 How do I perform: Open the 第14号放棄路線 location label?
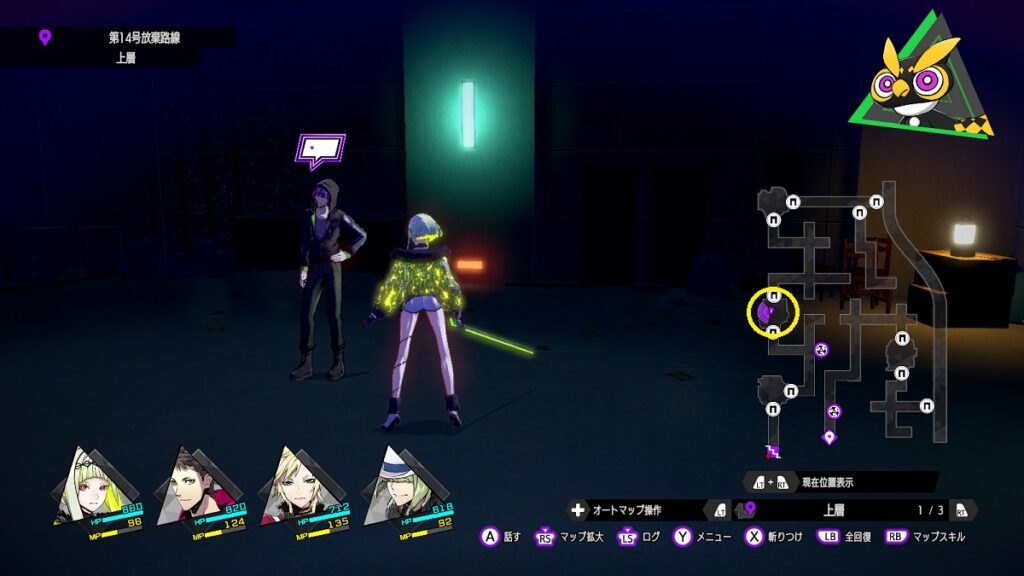click(x=137, y=38)
